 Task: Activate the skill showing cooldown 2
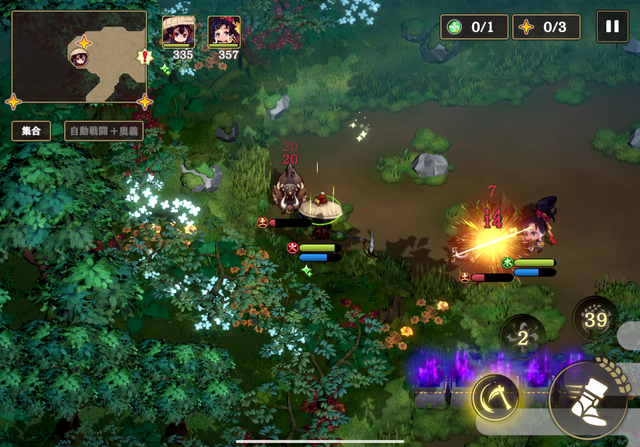(x=522, y=336)
